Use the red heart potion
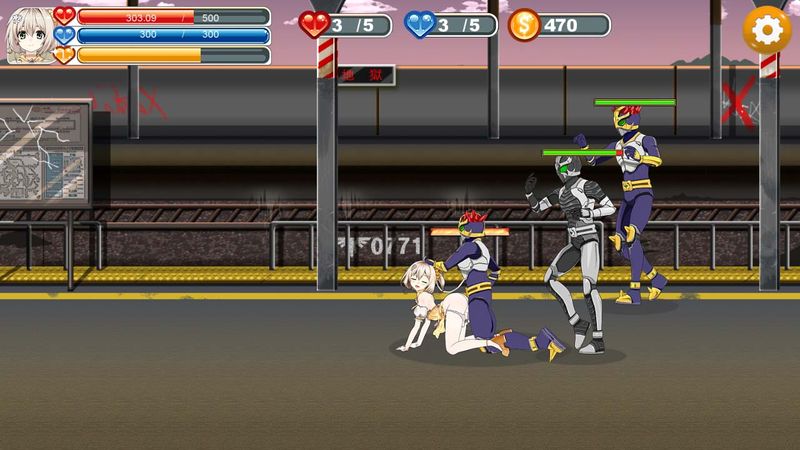Image resolution: width=800 pixels, height=450 pixels. click(x=316, y=24)
